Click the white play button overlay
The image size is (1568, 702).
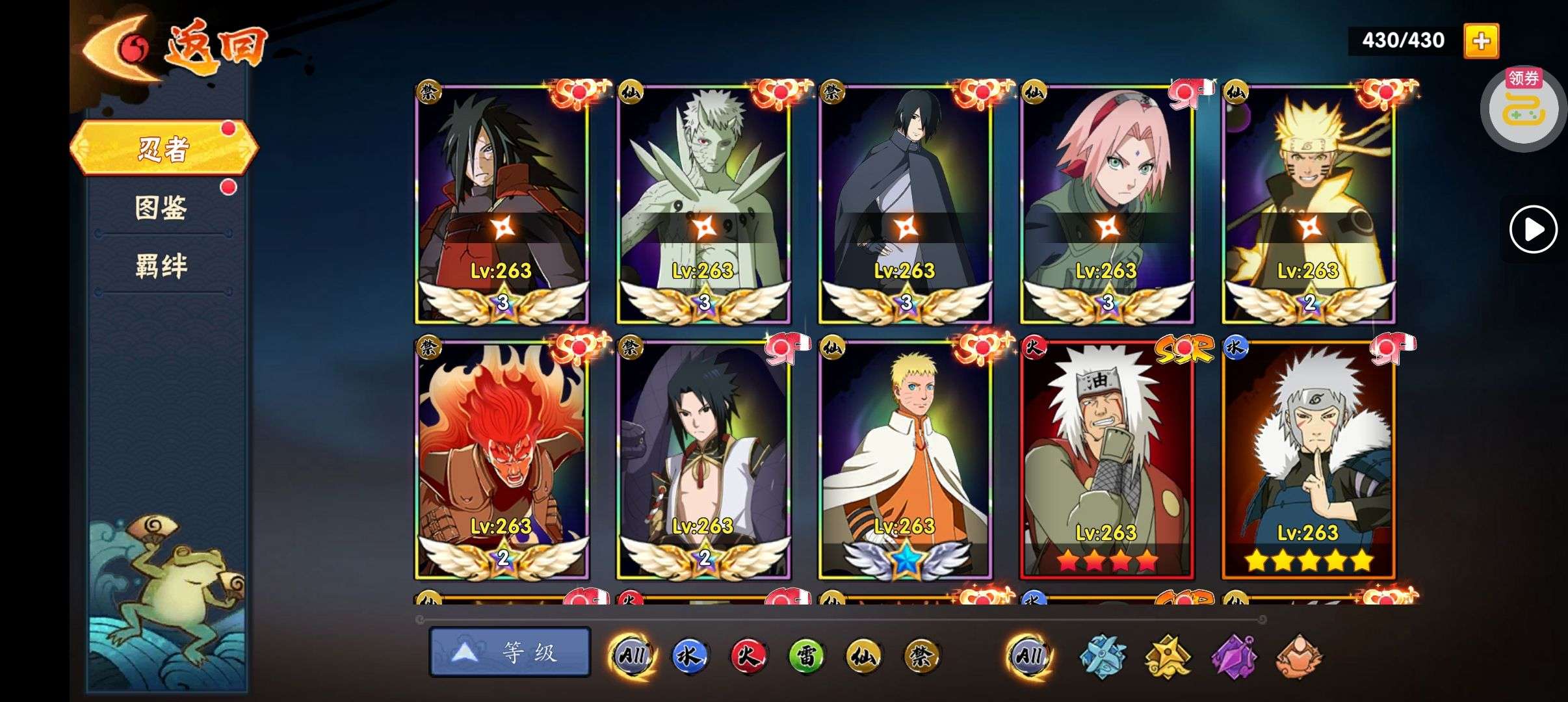pos(1533,229)
